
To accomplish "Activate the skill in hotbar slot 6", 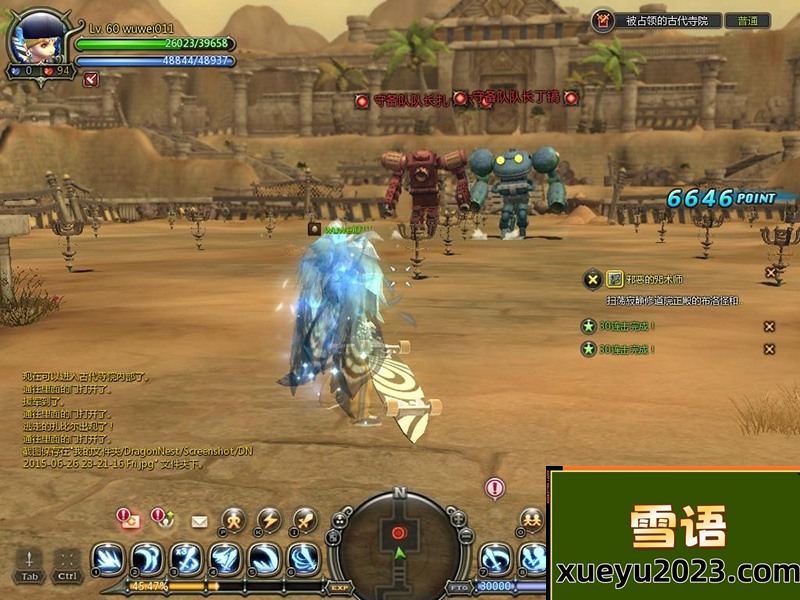I will [303, 558].
